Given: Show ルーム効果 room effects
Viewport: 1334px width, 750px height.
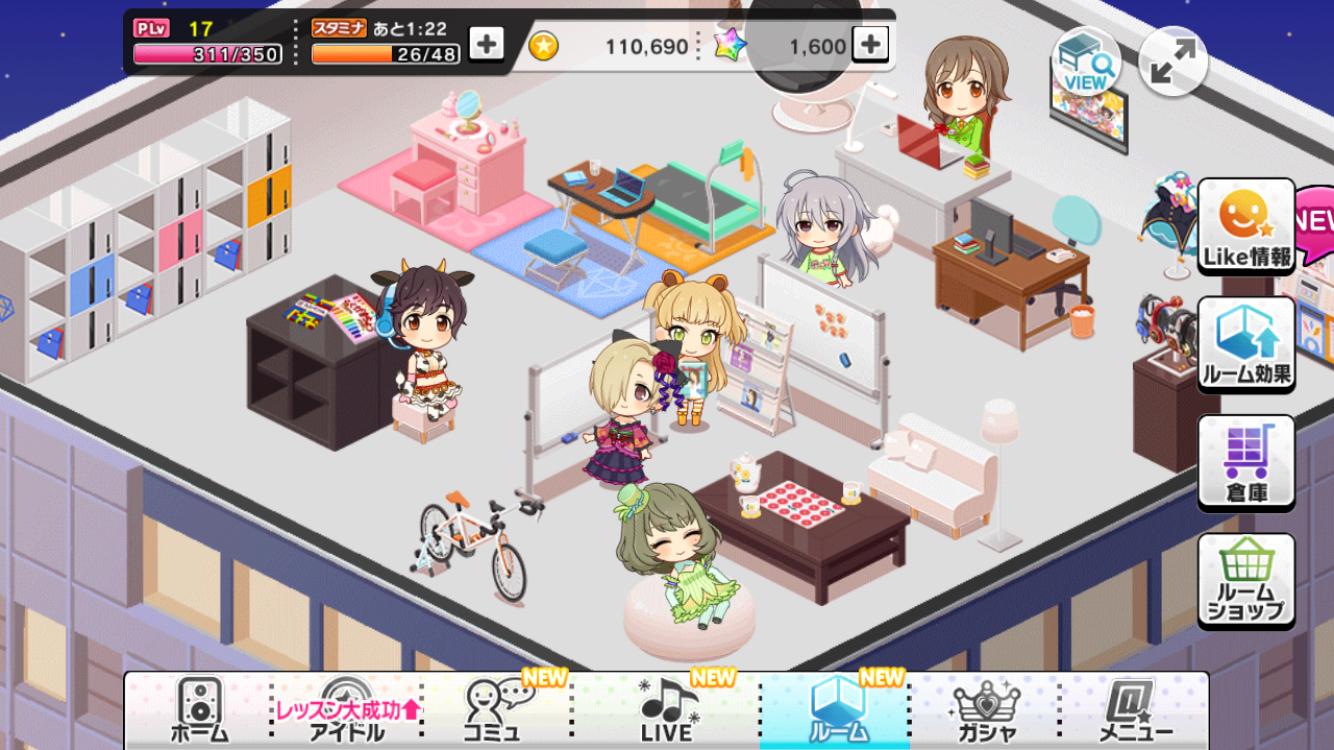Looking at the screenshot, I should [x=1246, y=345].
